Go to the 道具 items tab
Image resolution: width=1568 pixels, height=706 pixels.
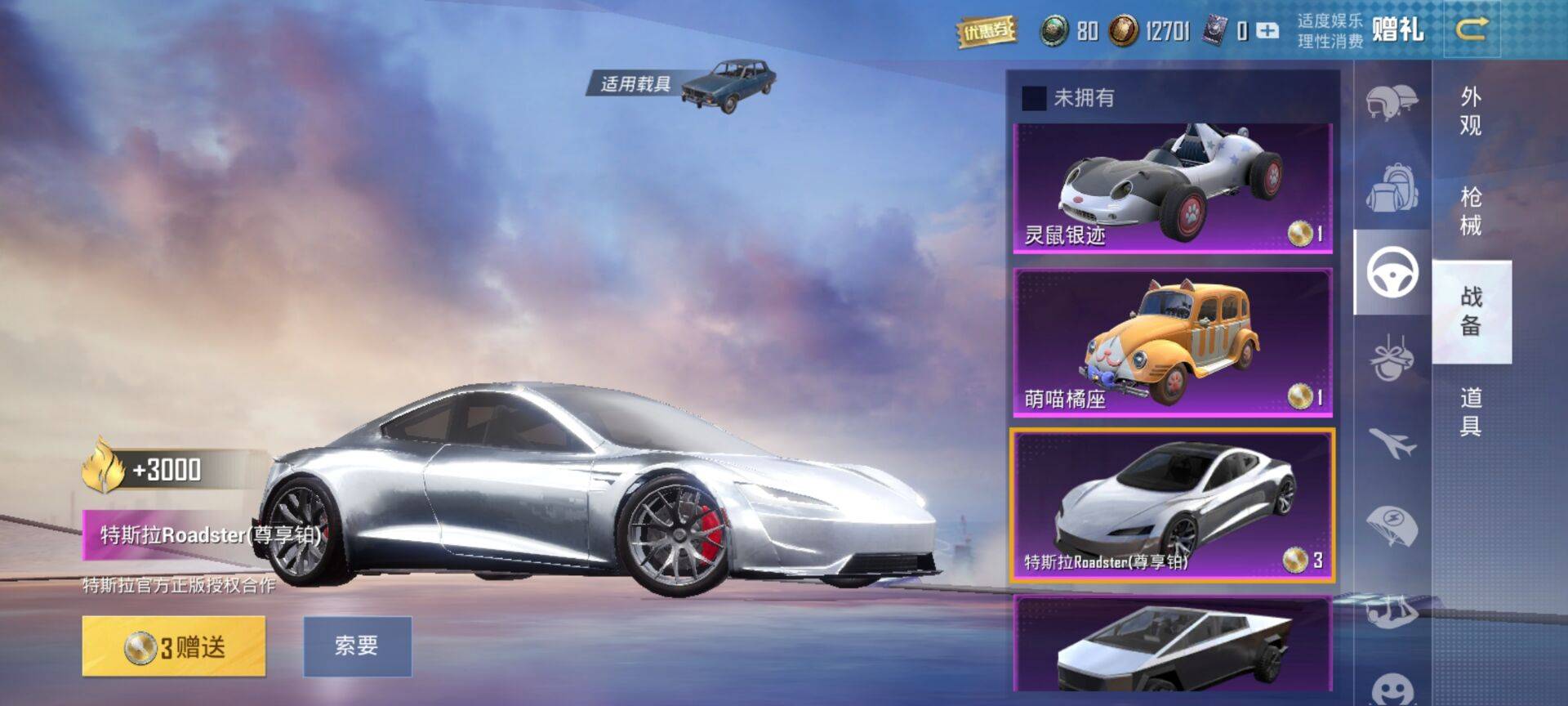coord(1471,412)
